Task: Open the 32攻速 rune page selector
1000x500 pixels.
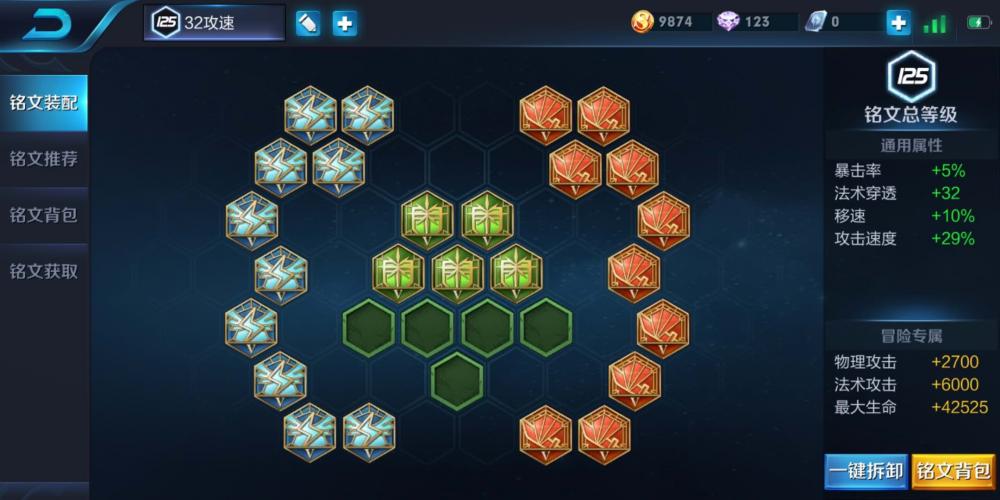Action: [x=215, y=23]
